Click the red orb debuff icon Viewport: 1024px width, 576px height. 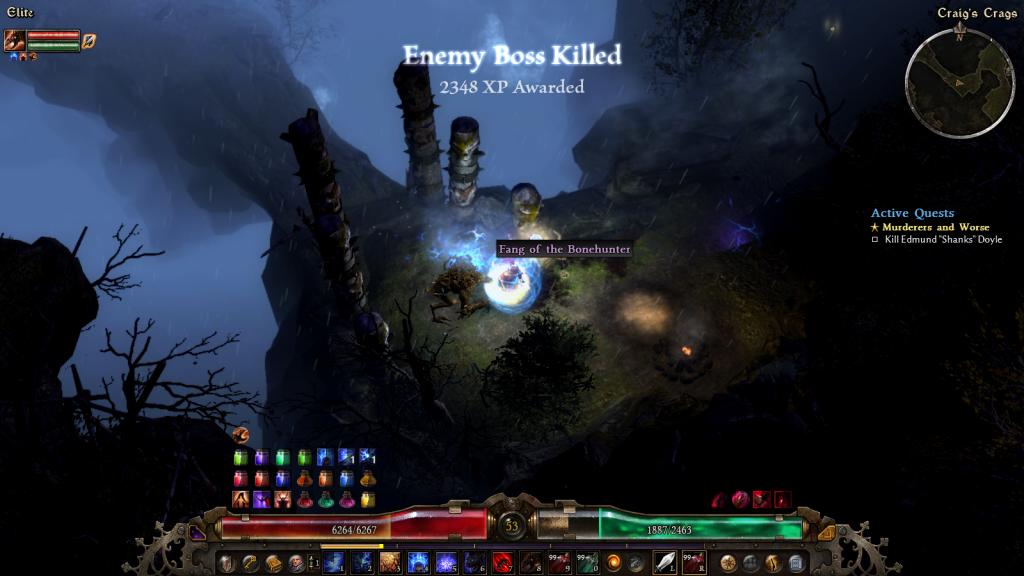(x=740, y=499)
